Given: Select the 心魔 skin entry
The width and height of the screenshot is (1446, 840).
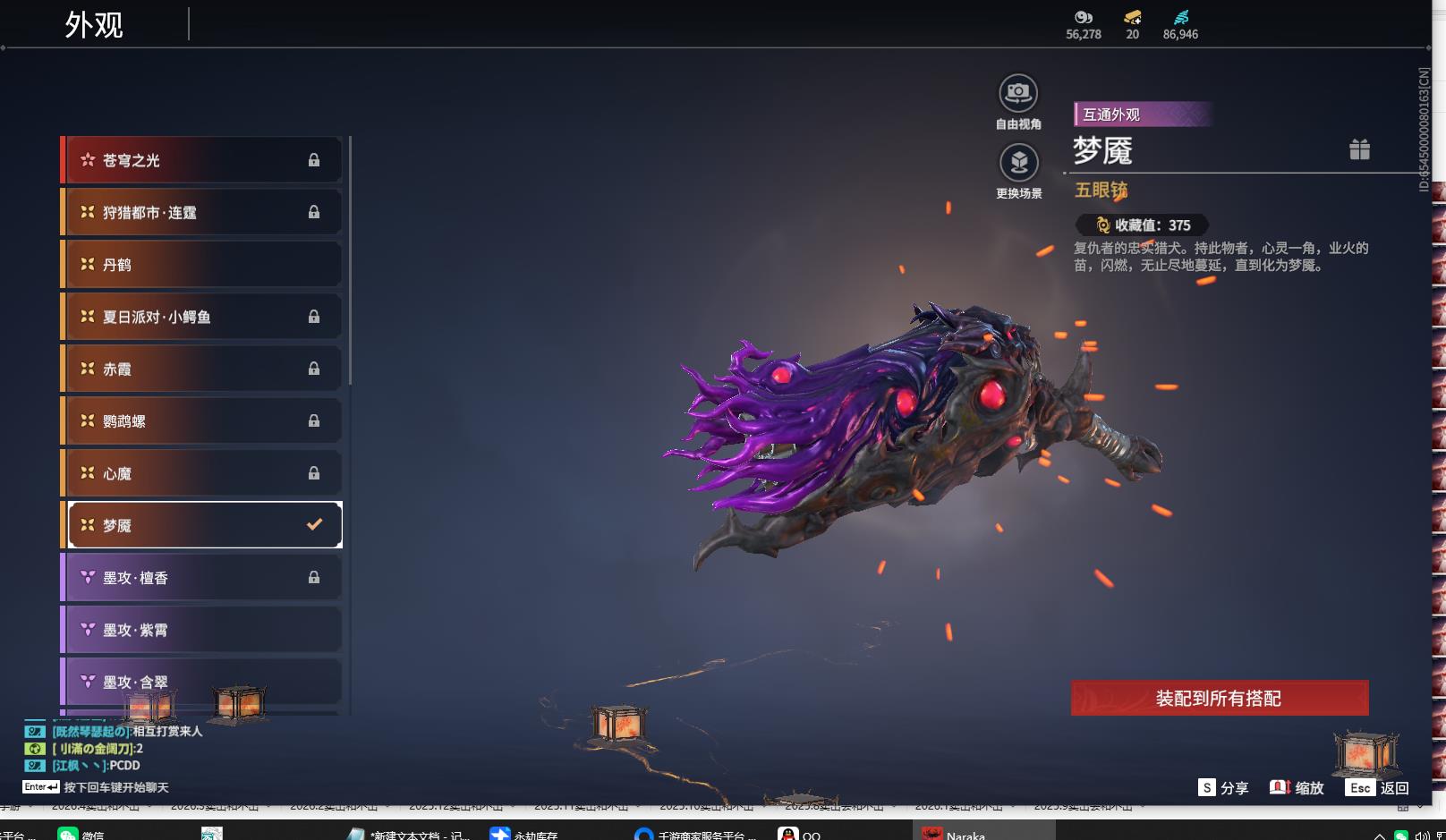Looking at the screenshot, I should (201, 473).
